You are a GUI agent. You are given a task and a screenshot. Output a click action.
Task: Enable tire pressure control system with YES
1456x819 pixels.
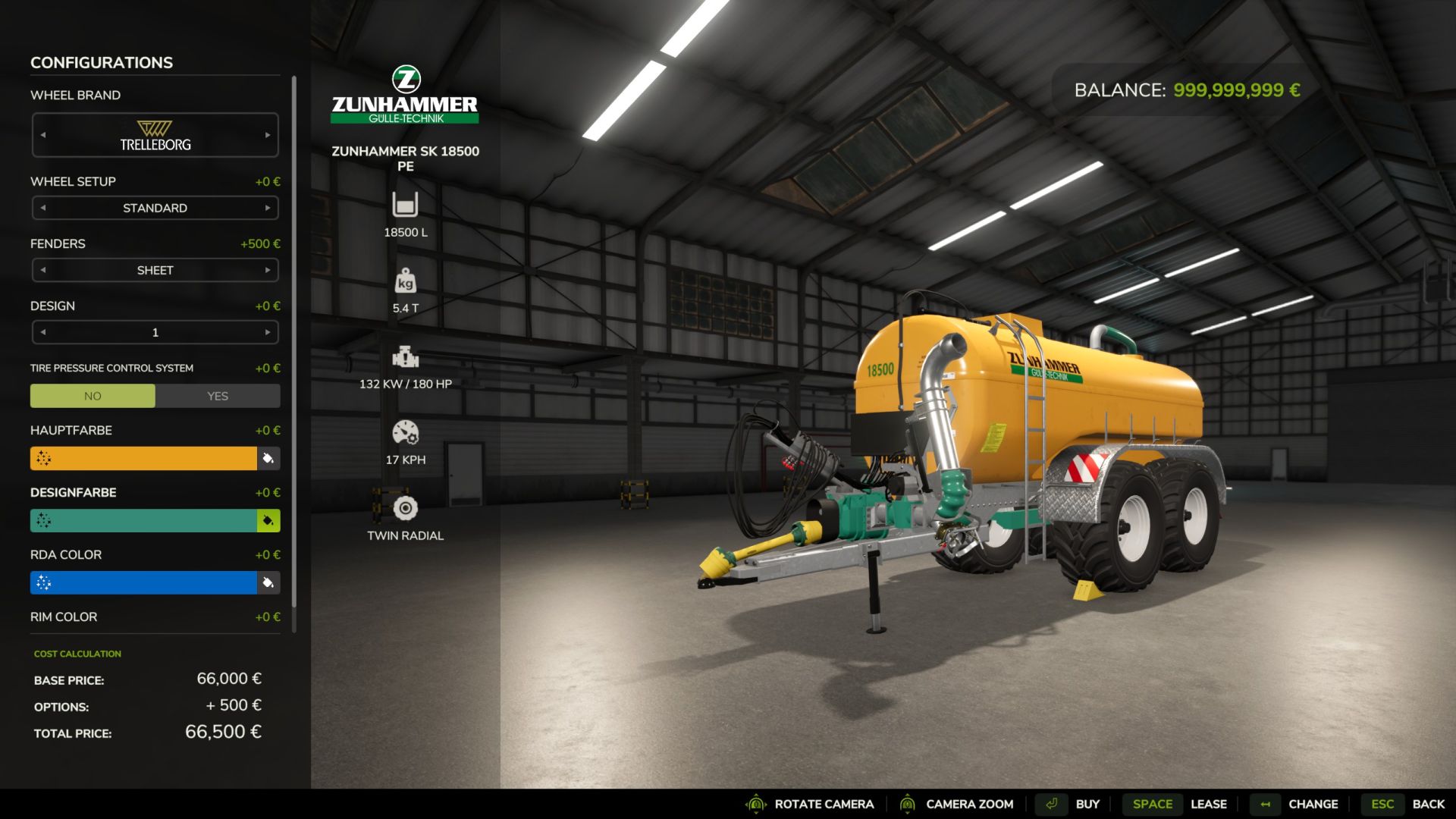point(218,396)
